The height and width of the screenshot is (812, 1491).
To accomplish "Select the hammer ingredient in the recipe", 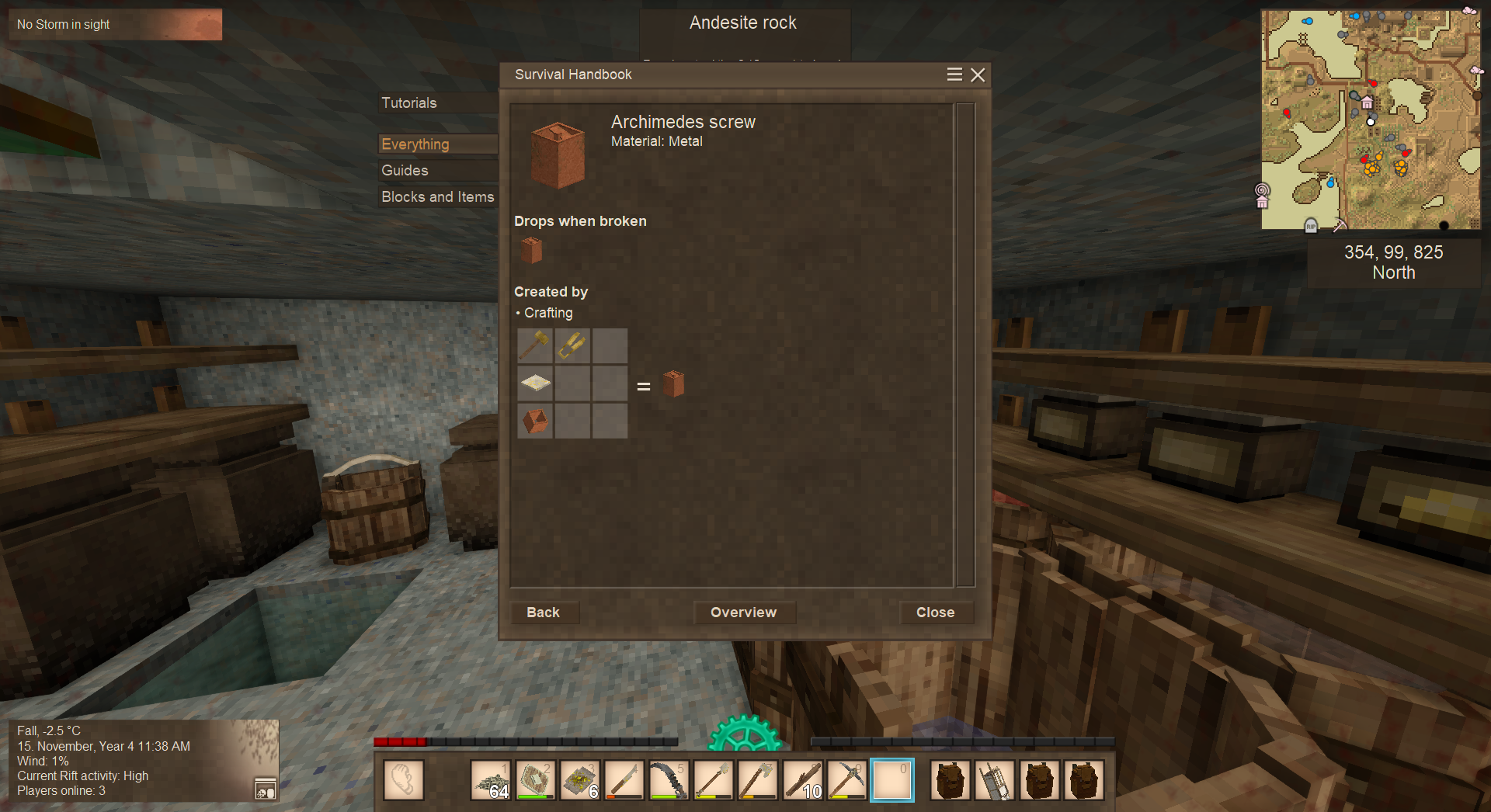I will (x=535, y=345).
